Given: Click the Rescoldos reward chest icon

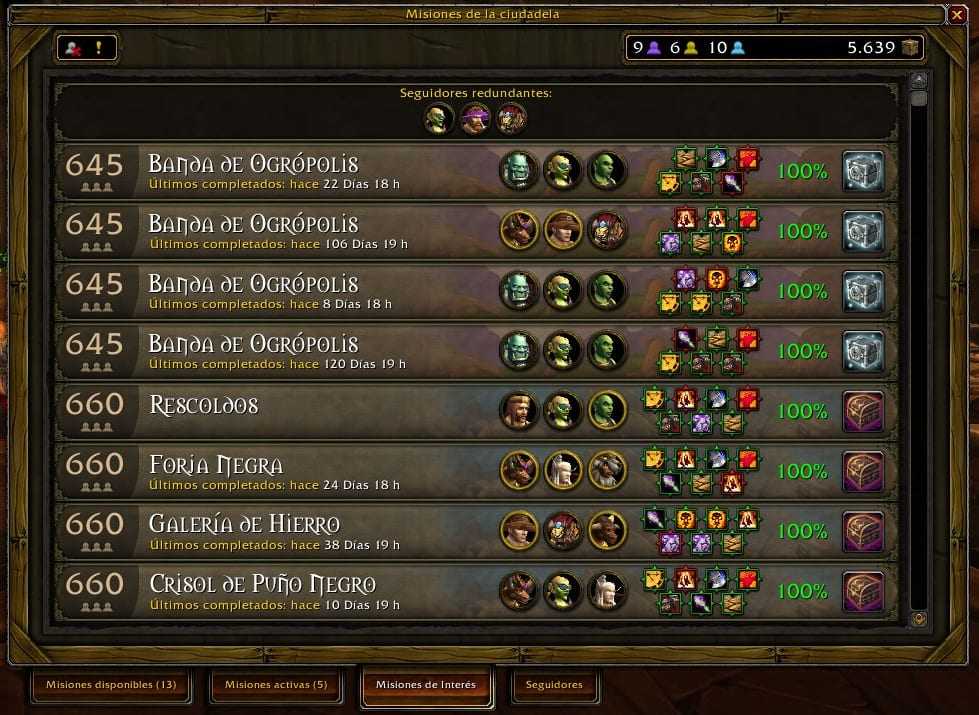Looking at the screenshot, I should [x=863, y=411].
